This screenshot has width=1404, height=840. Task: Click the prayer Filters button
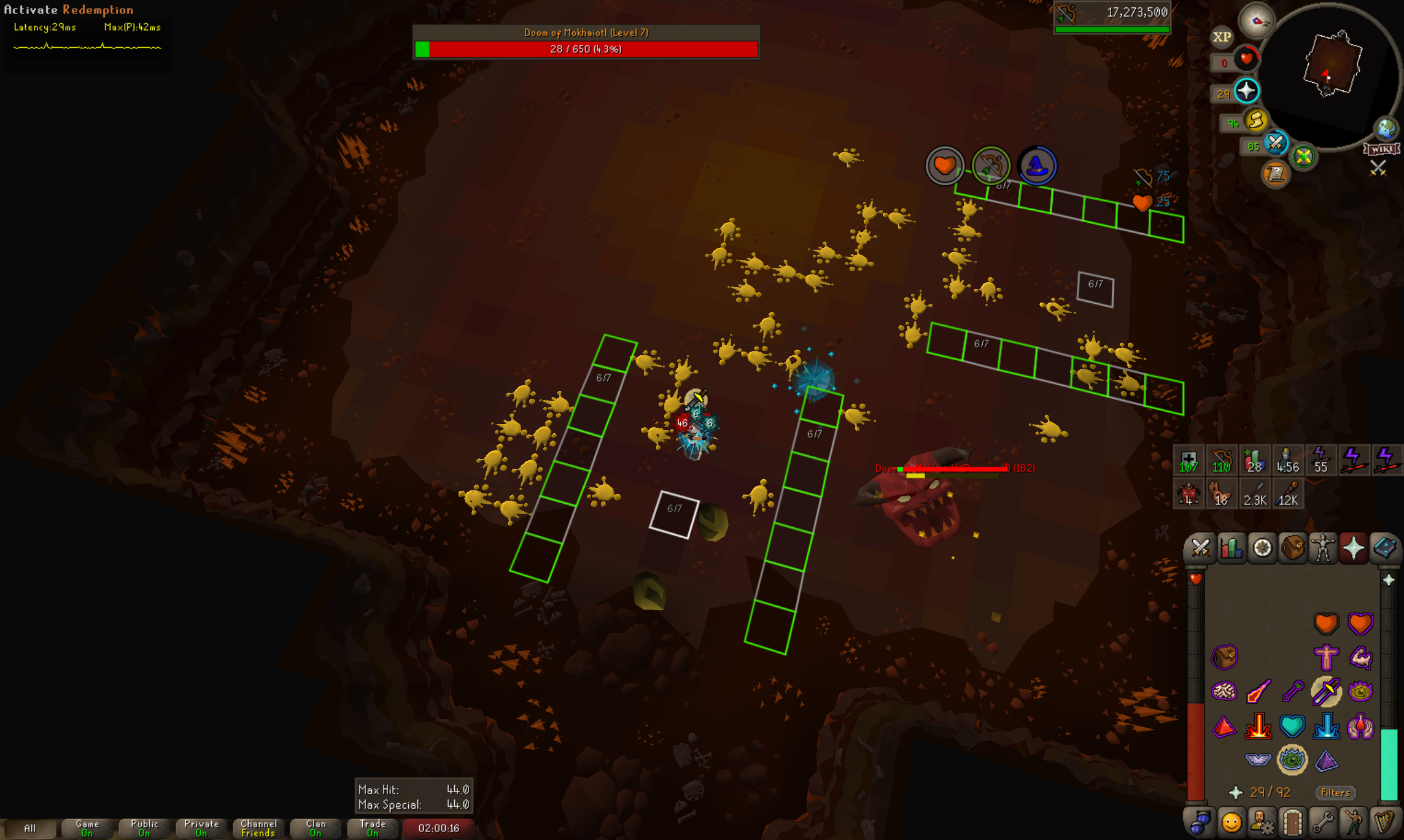[x=1335, y=792]
